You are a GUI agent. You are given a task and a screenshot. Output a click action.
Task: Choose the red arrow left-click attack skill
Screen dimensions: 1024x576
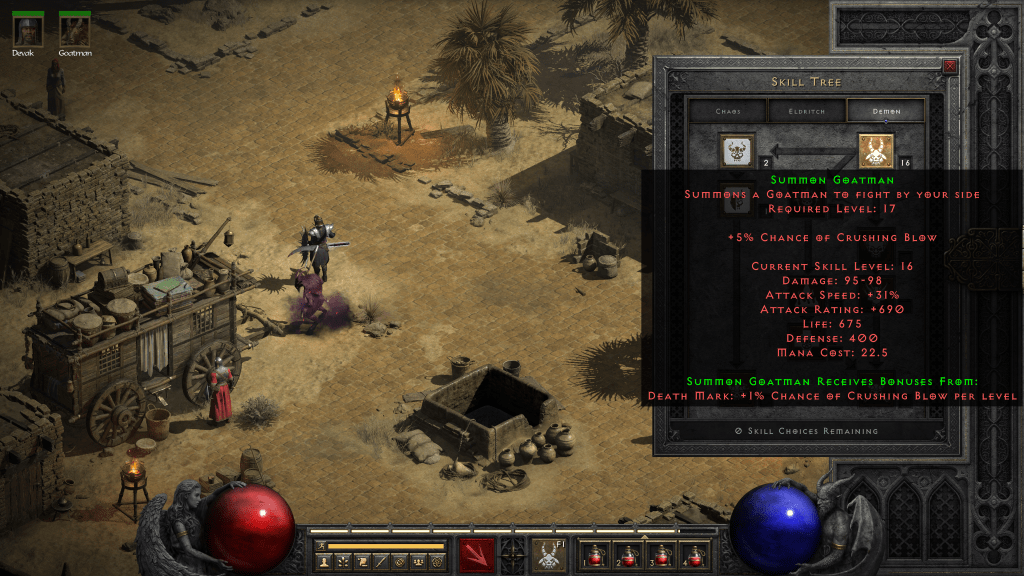(x=477, y=554)
